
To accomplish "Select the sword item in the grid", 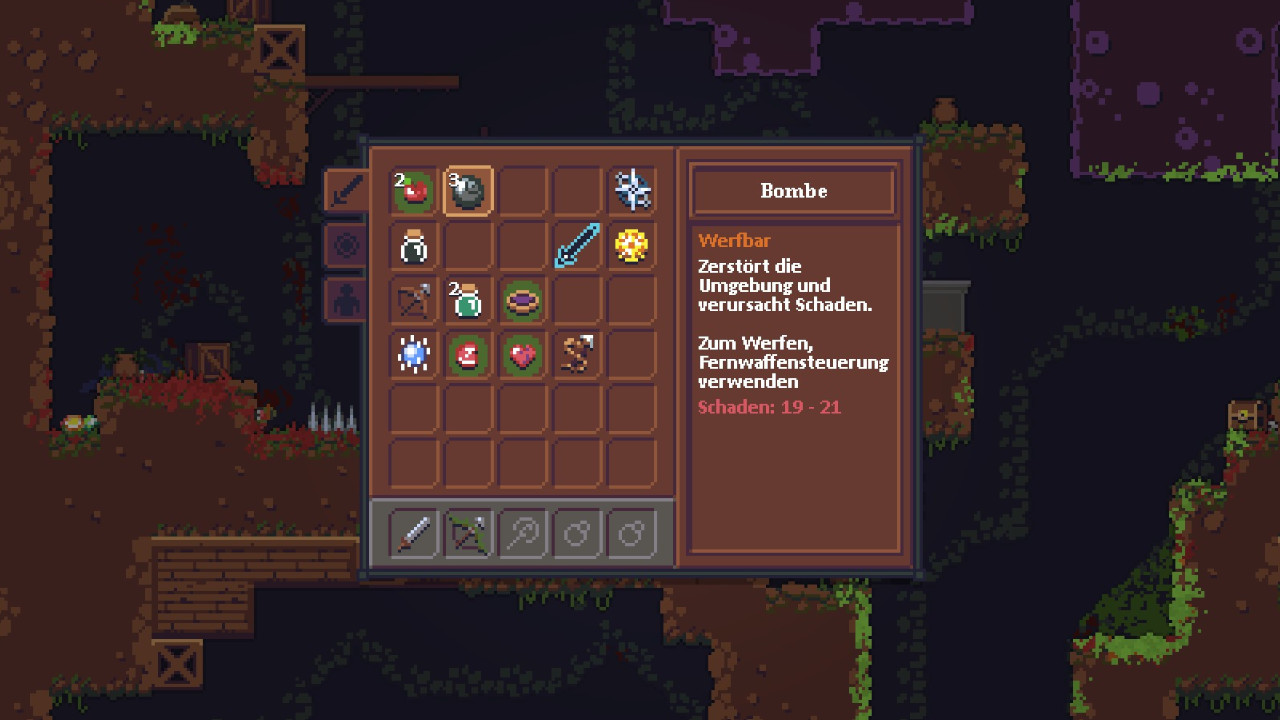I will pos(575,245).
